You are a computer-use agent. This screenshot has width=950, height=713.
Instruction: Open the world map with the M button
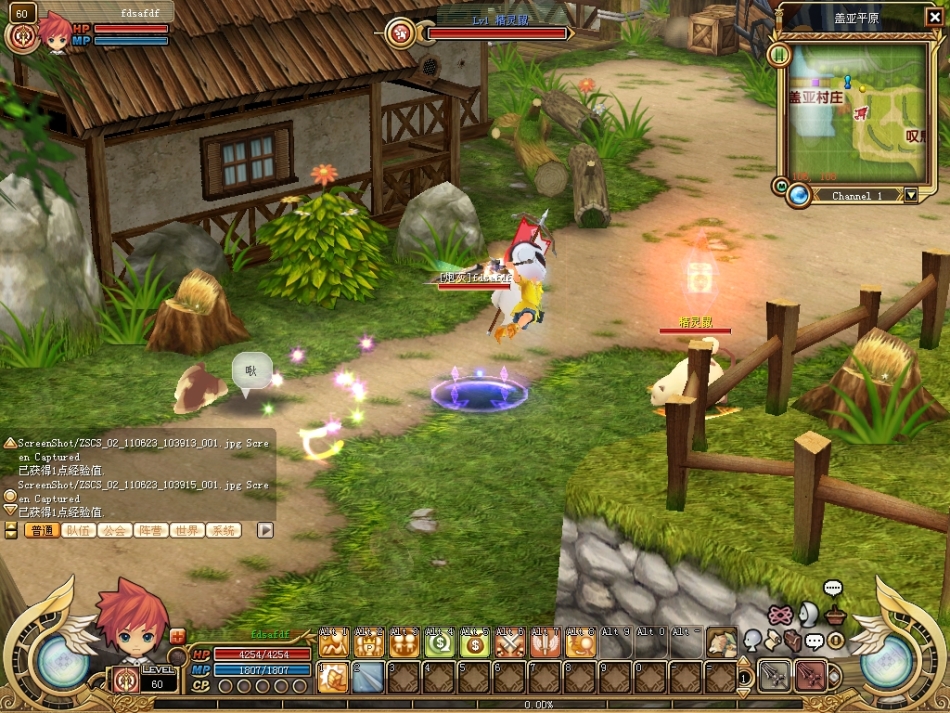[x=781, y=186]
